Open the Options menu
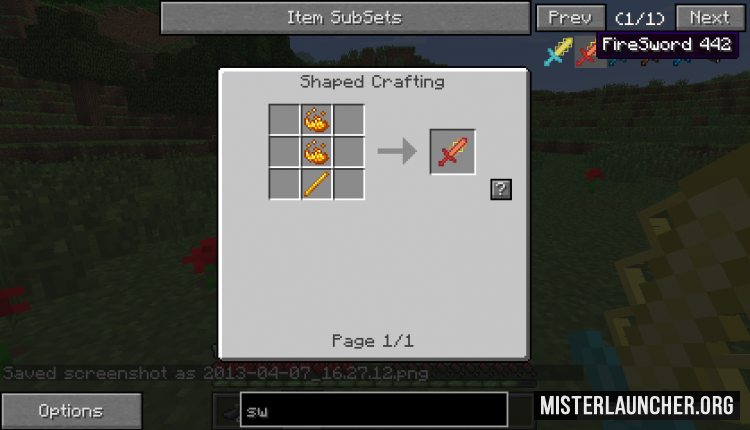The width and height of the screenshot is (750, 430). 70,410
